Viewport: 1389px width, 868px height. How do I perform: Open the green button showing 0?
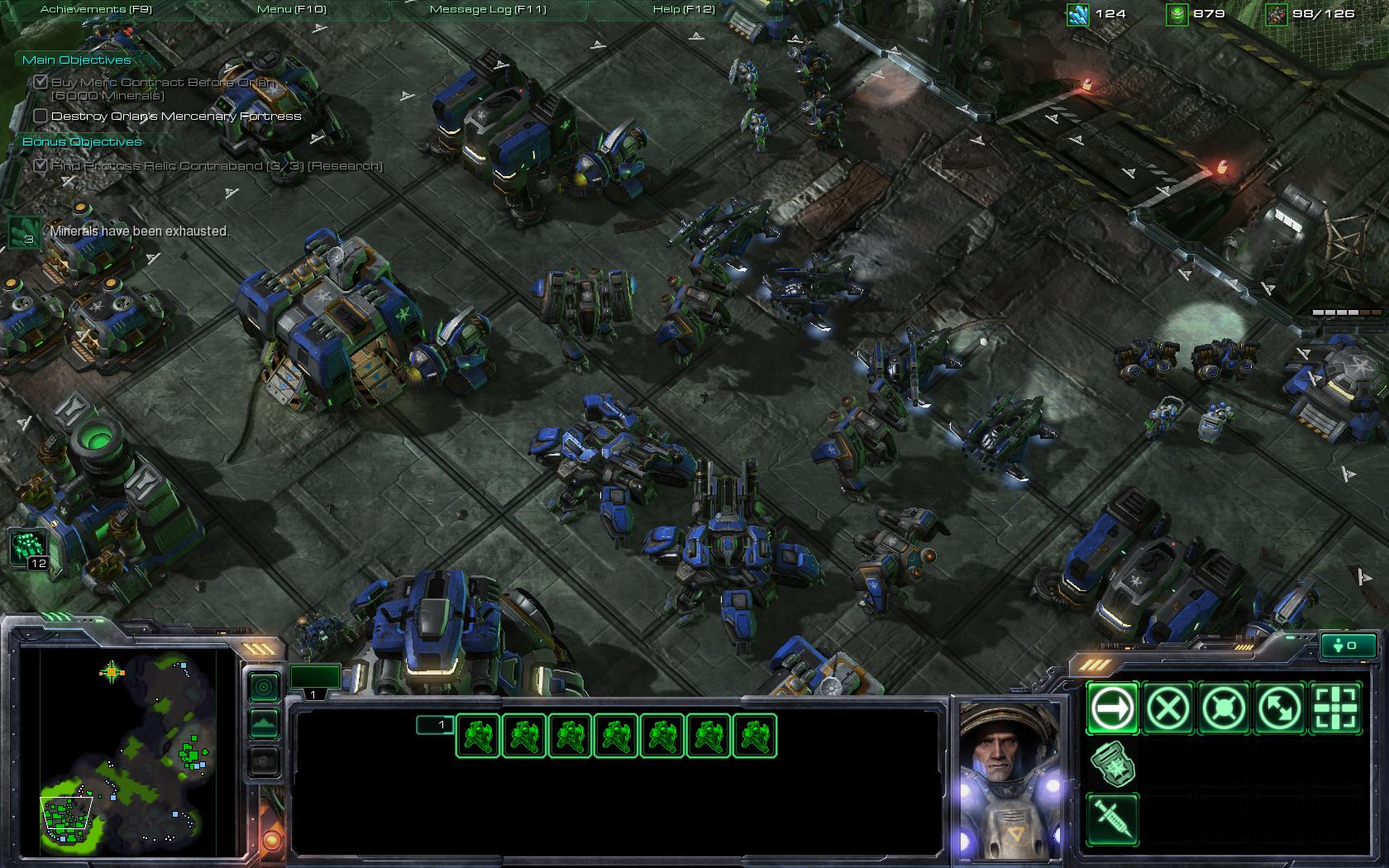[1349, 646]
